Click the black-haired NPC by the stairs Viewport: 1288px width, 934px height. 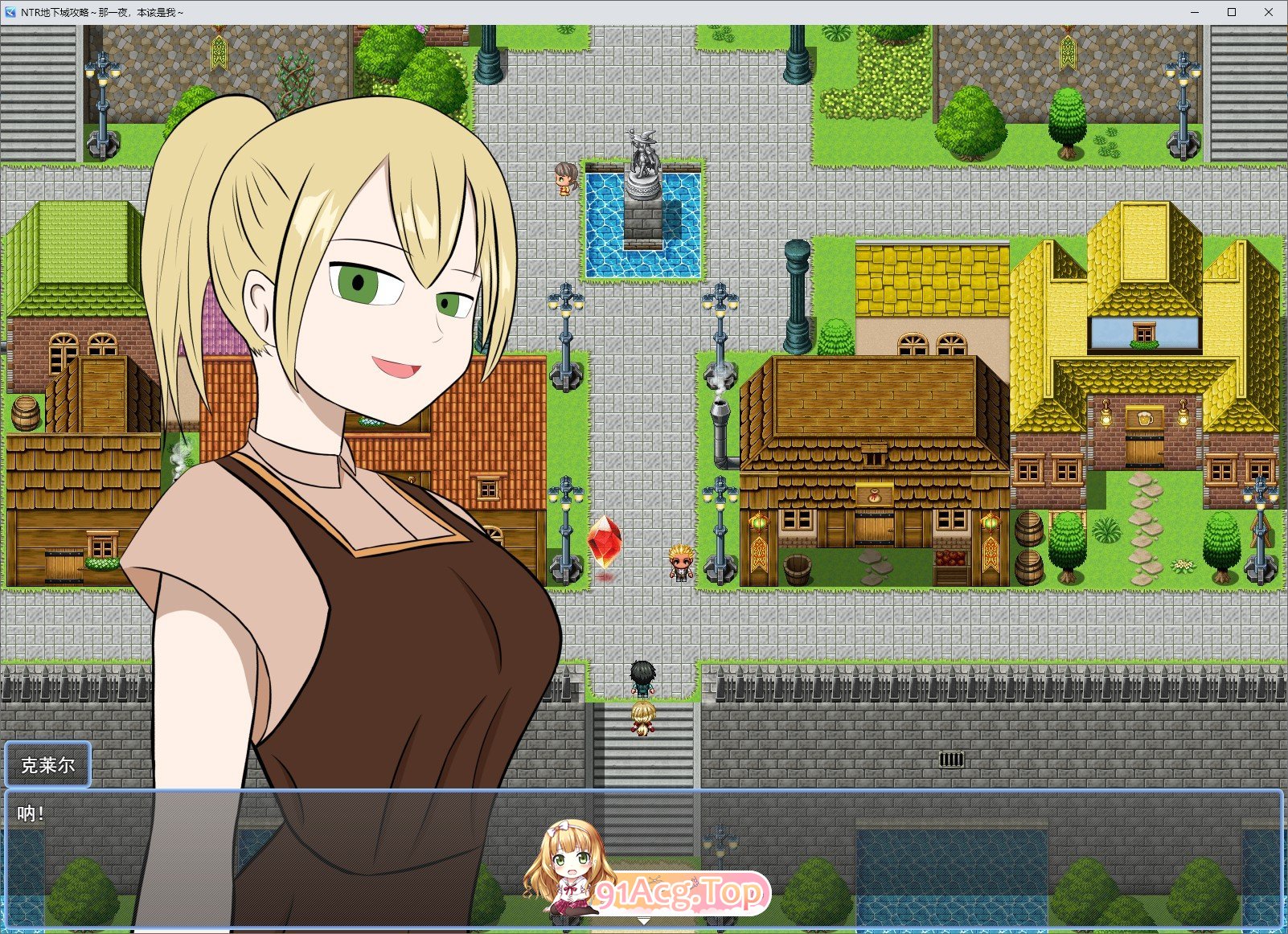pos(642,679)
